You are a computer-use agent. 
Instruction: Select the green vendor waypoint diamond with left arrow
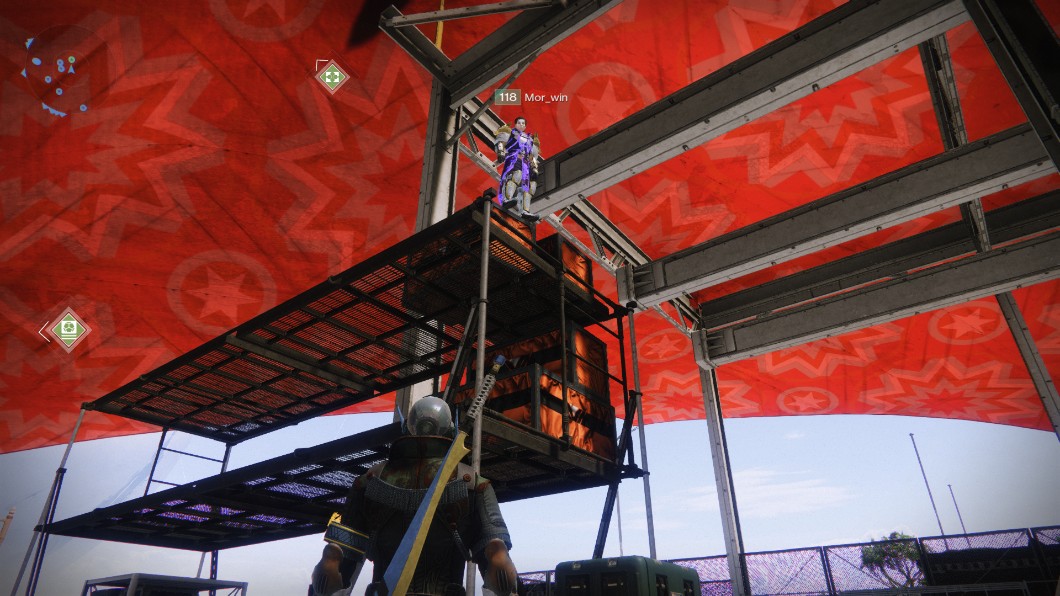point(67,329)
